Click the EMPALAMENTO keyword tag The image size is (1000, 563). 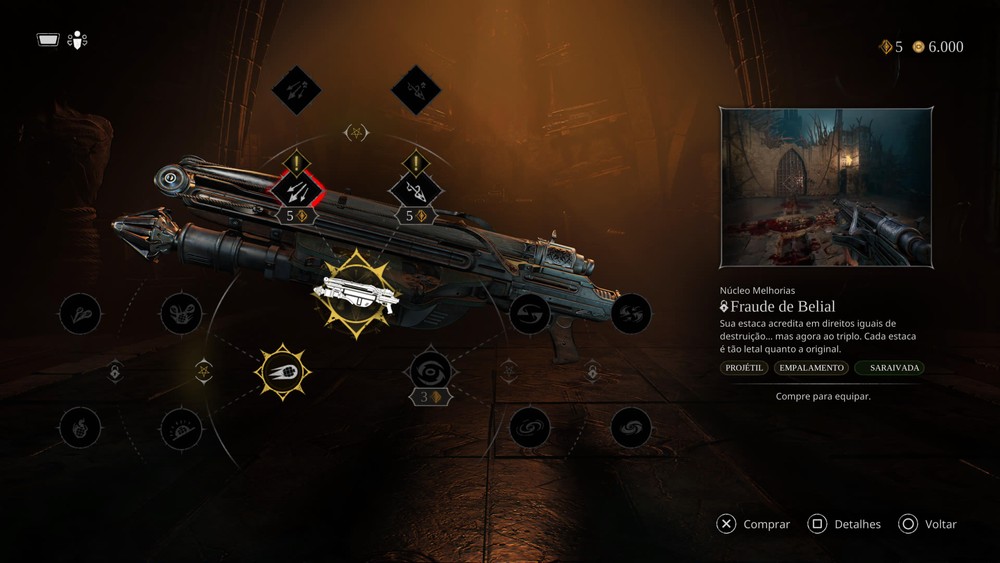click(811, 368)
